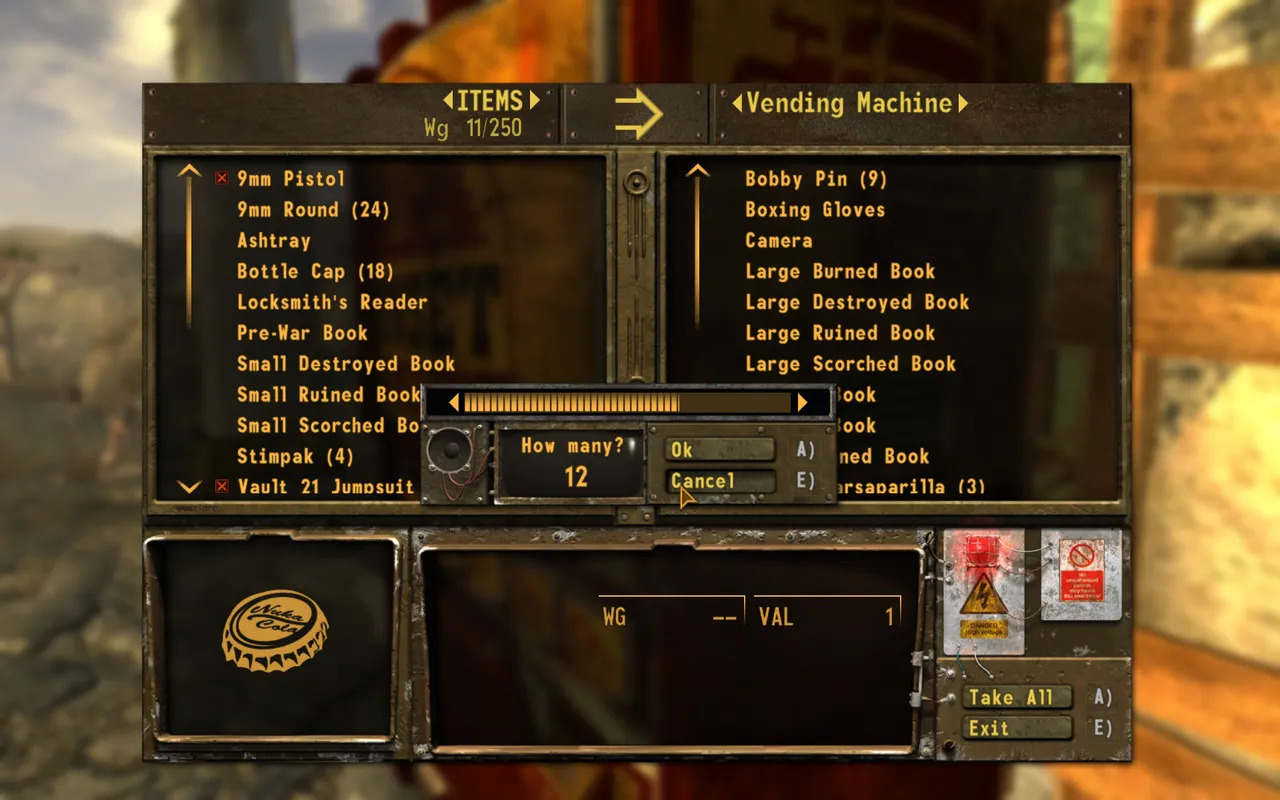Confirm the quantity with Ok
Screen dimensions: 1280x800
coord(720,450)
